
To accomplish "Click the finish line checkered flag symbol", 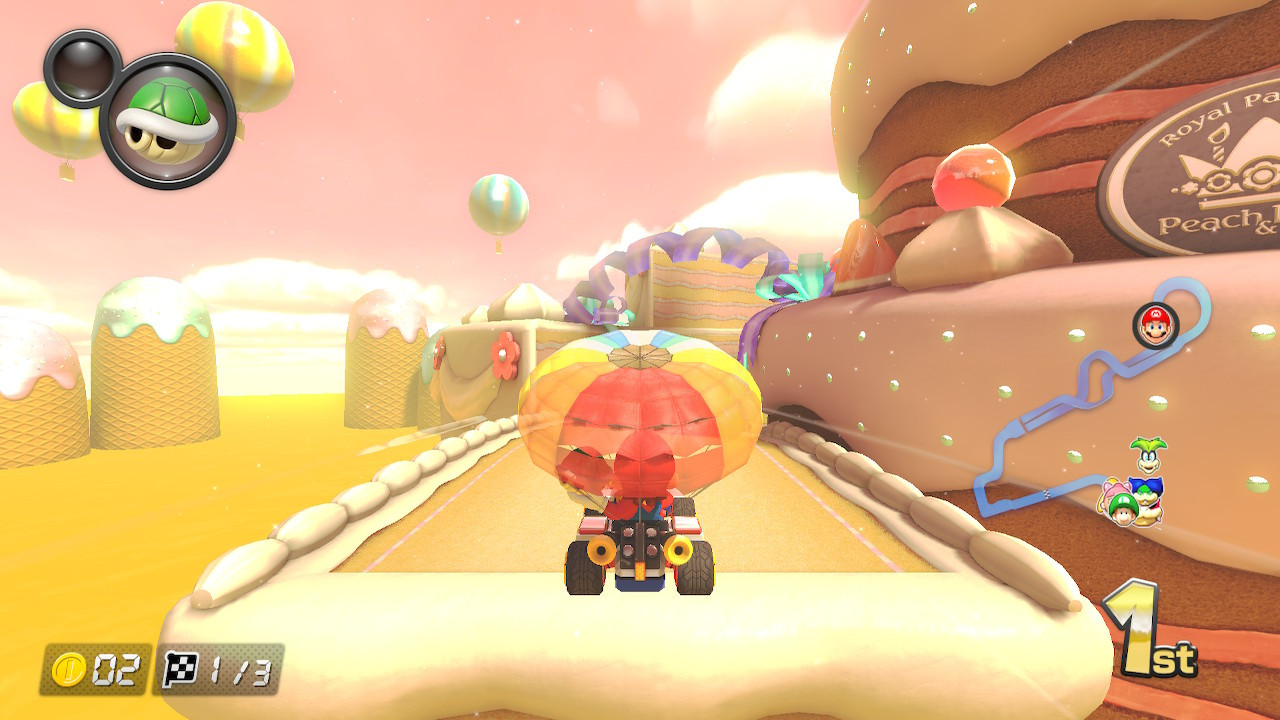I will pos(178,669).
